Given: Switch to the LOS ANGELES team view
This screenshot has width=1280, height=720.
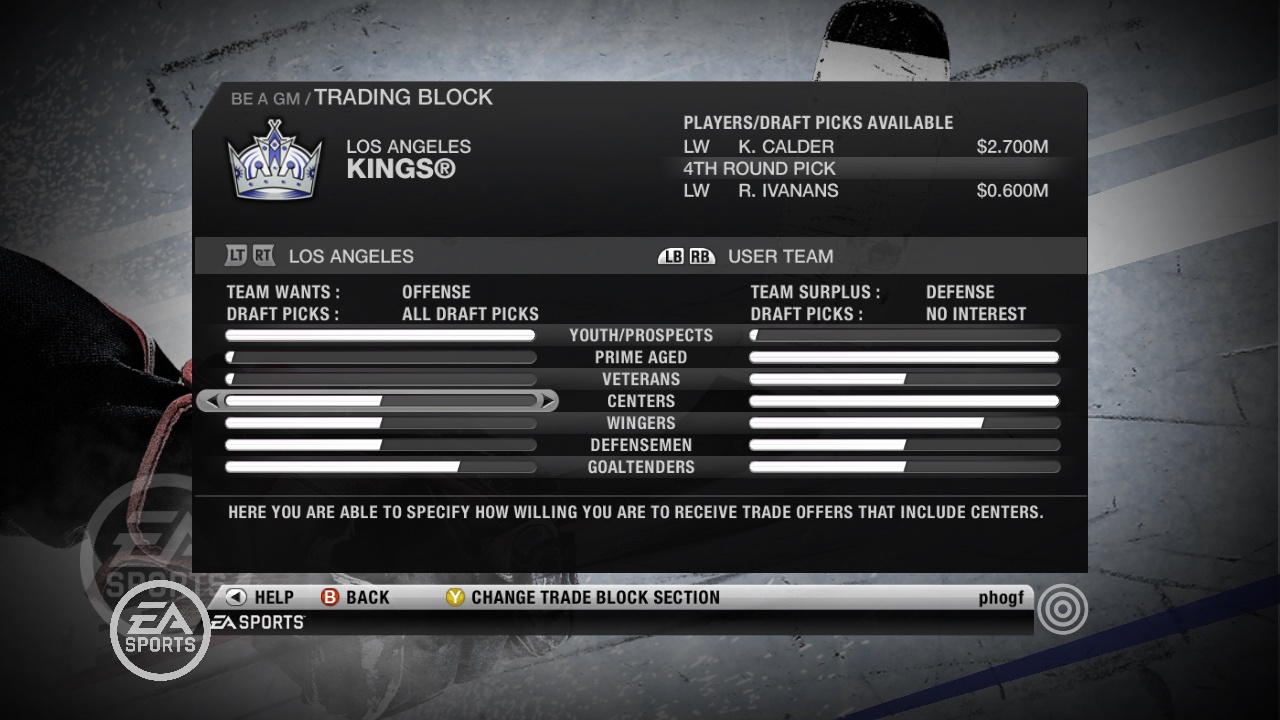Looking at the screenshot, I should click(349, 256).
